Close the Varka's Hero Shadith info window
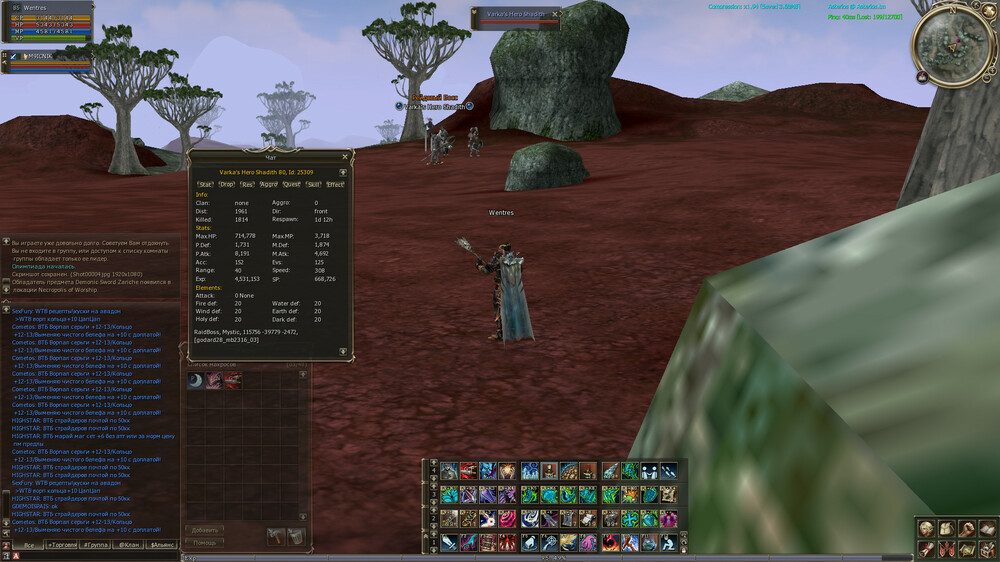 point(345,157)
